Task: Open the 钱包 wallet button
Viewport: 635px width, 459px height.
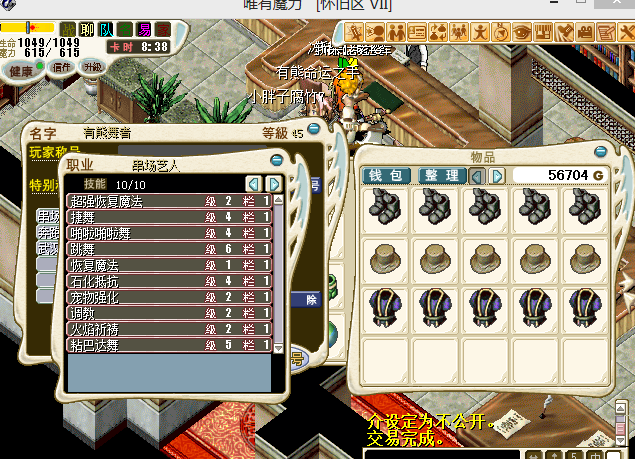Action: pyautogui.click(x=384, y=176)
